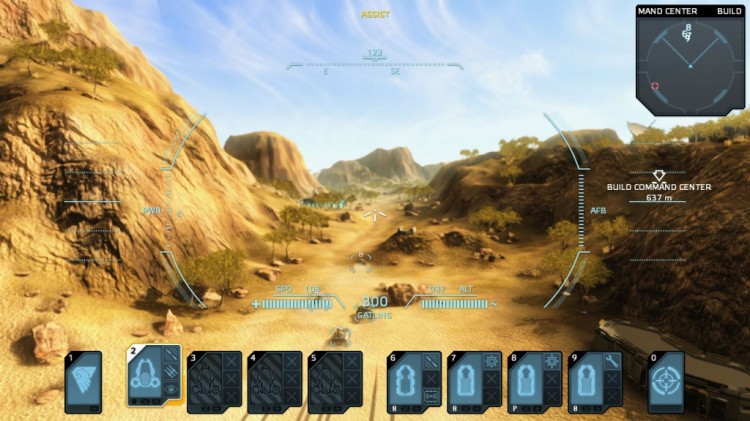Select the Build Command Center objective marker
Image resolution: width=750 pixels, height=421 pixels.
tap(658, 176)
